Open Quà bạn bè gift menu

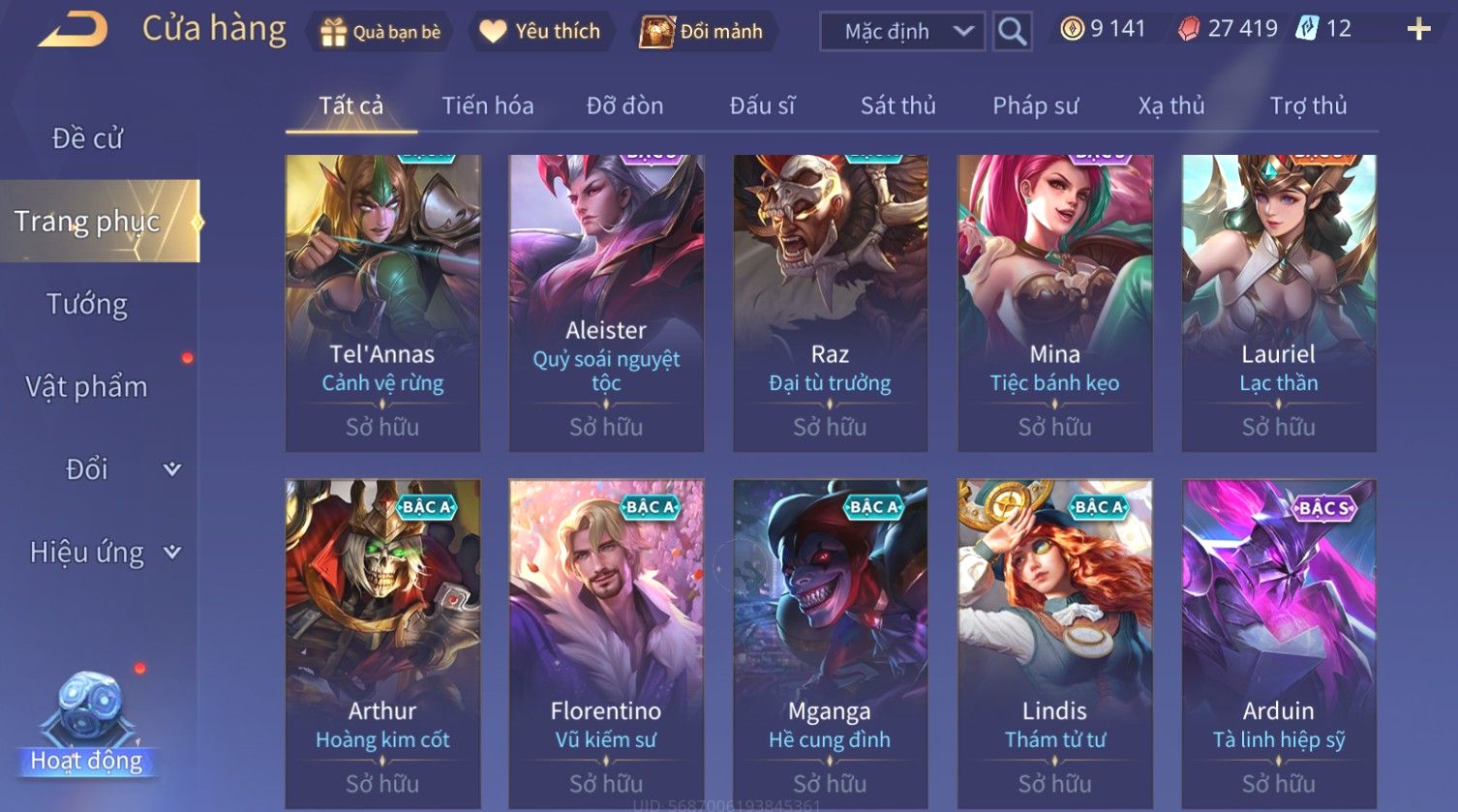[x=380, y=32]
